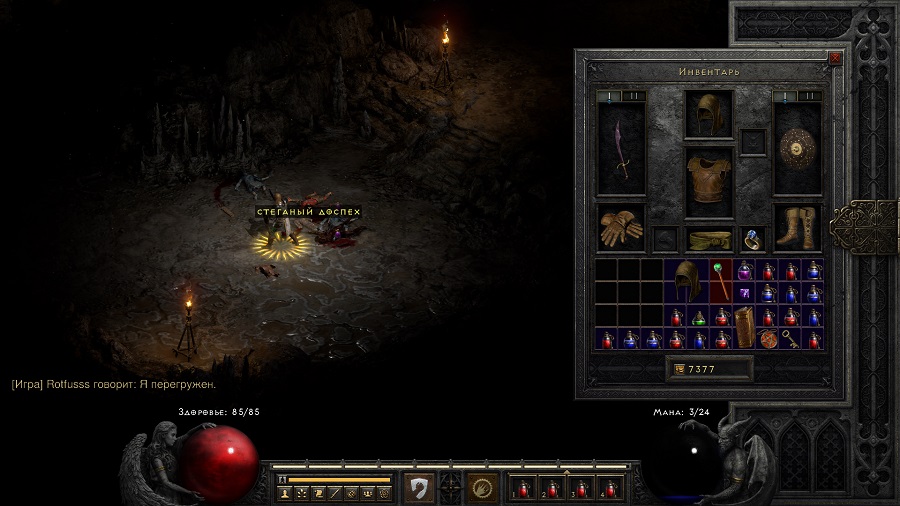
Task: Click the equipped hood in the helmet slot
Action: 709,113
